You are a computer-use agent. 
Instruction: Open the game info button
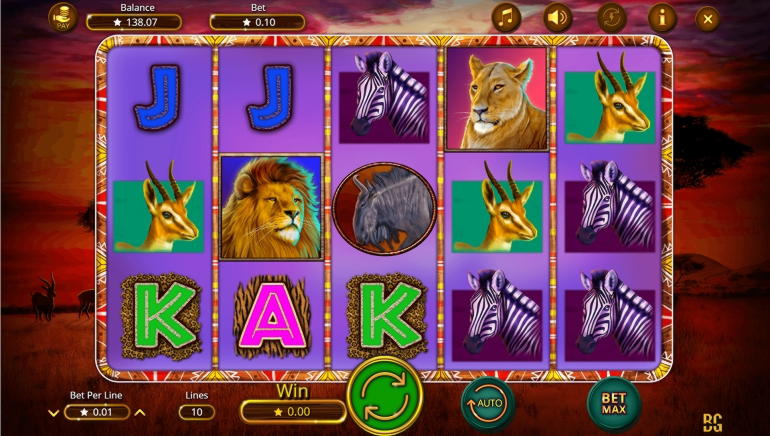pyautogui.click(x=662, y=18)
